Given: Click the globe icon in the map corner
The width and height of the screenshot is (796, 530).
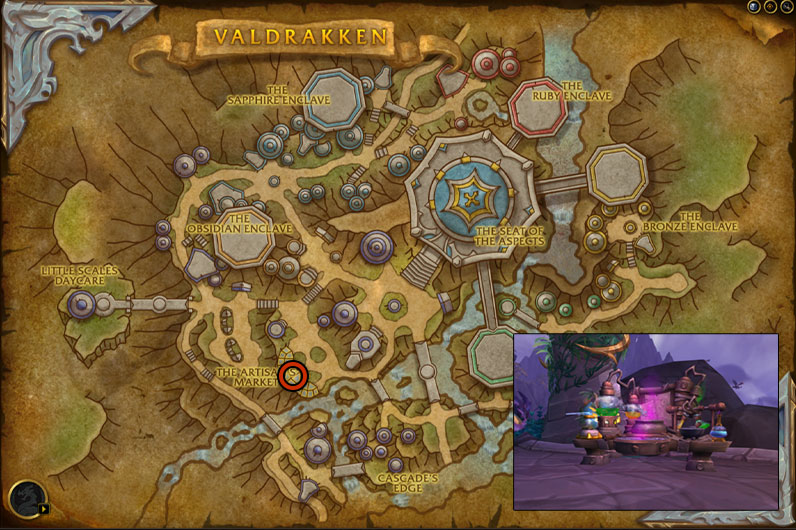Looking at the screenshot, I should click(x=755, y=7).
